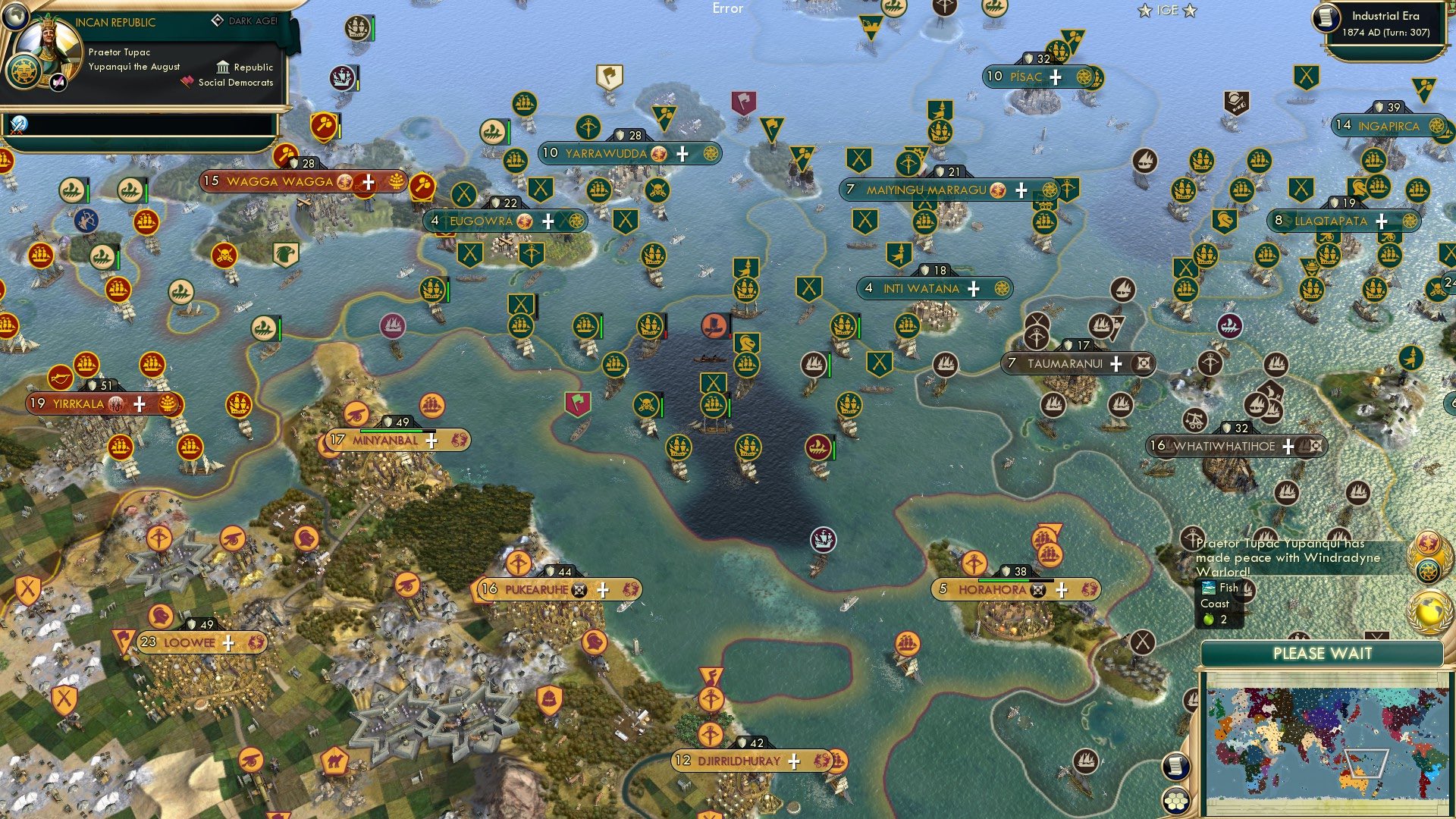The width and height of the screenshot is (1456, 819).
Task: Toggle strategic view with the globe orb
Action: point(16,17)
